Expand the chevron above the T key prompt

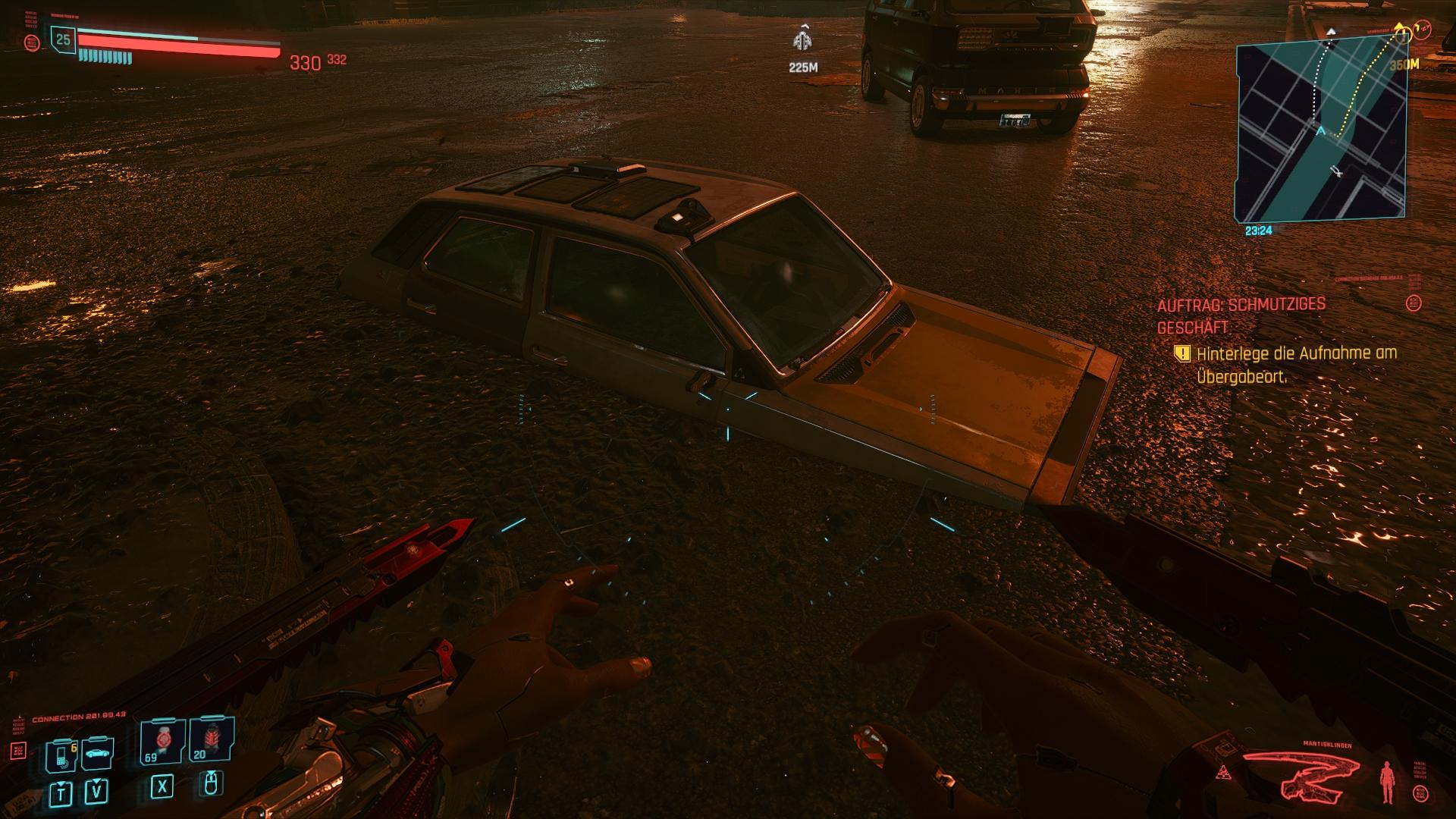click(61, 783)
